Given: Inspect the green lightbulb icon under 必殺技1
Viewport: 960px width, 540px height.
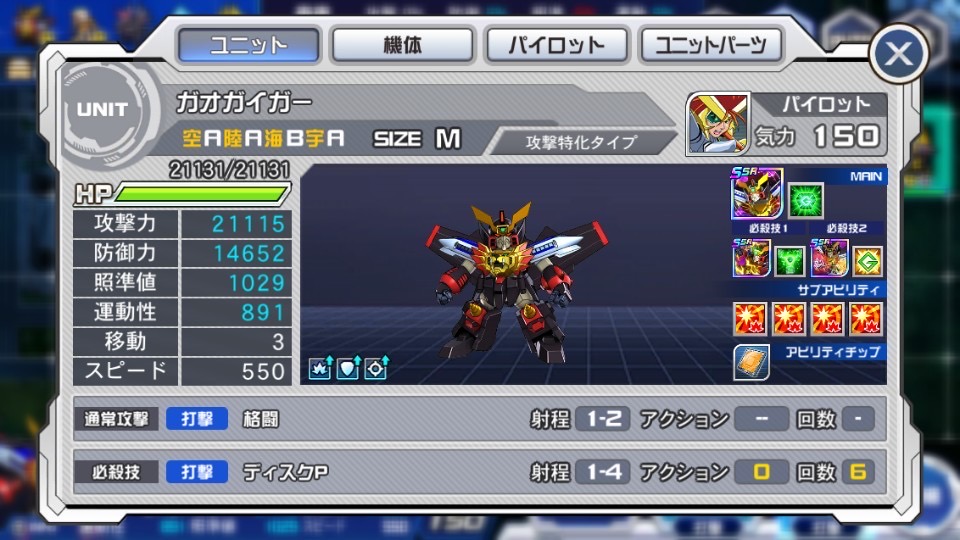Looking at the screenshot, I should [x=789, y=262].
